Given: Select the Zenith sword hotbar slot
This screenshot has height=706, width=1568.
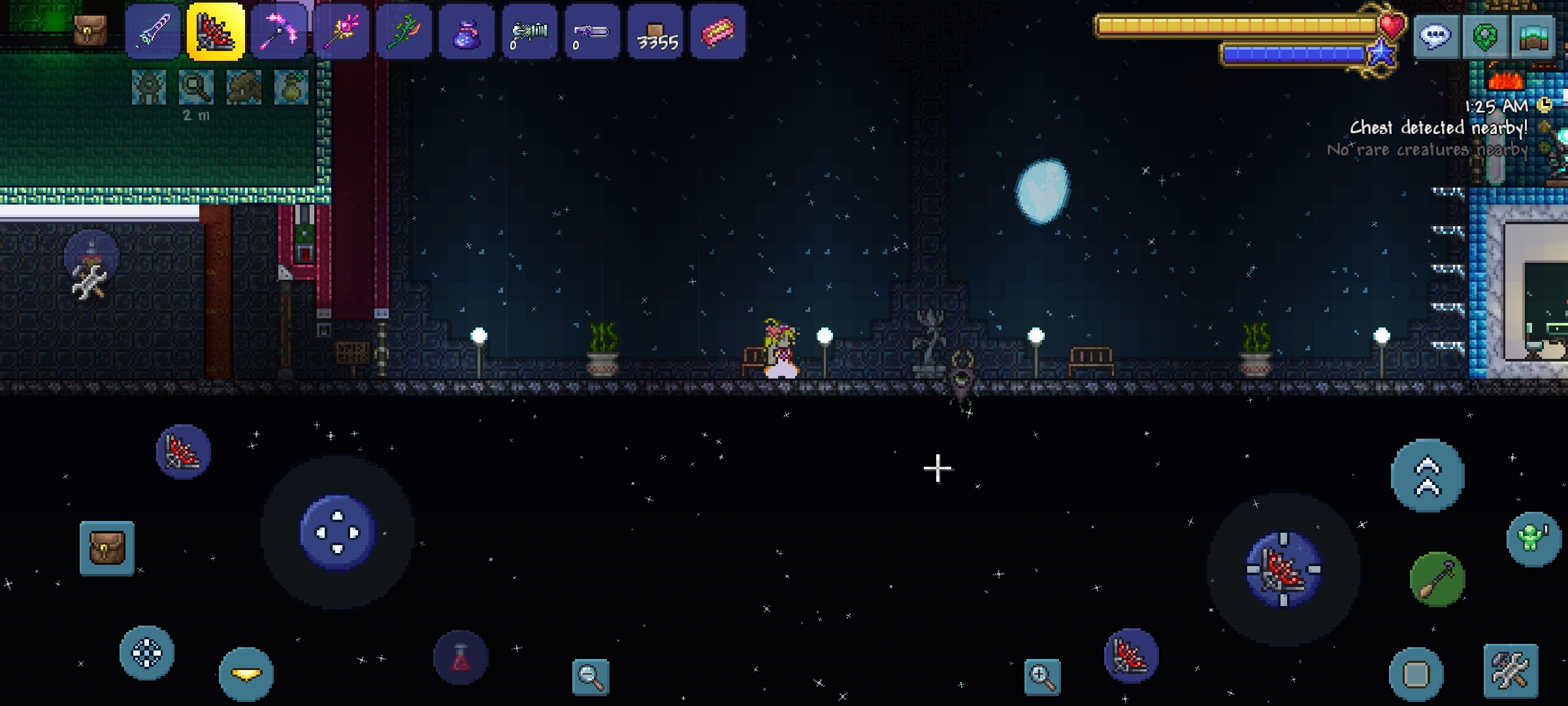Looking at the screenshot, I should coord(153,32).
